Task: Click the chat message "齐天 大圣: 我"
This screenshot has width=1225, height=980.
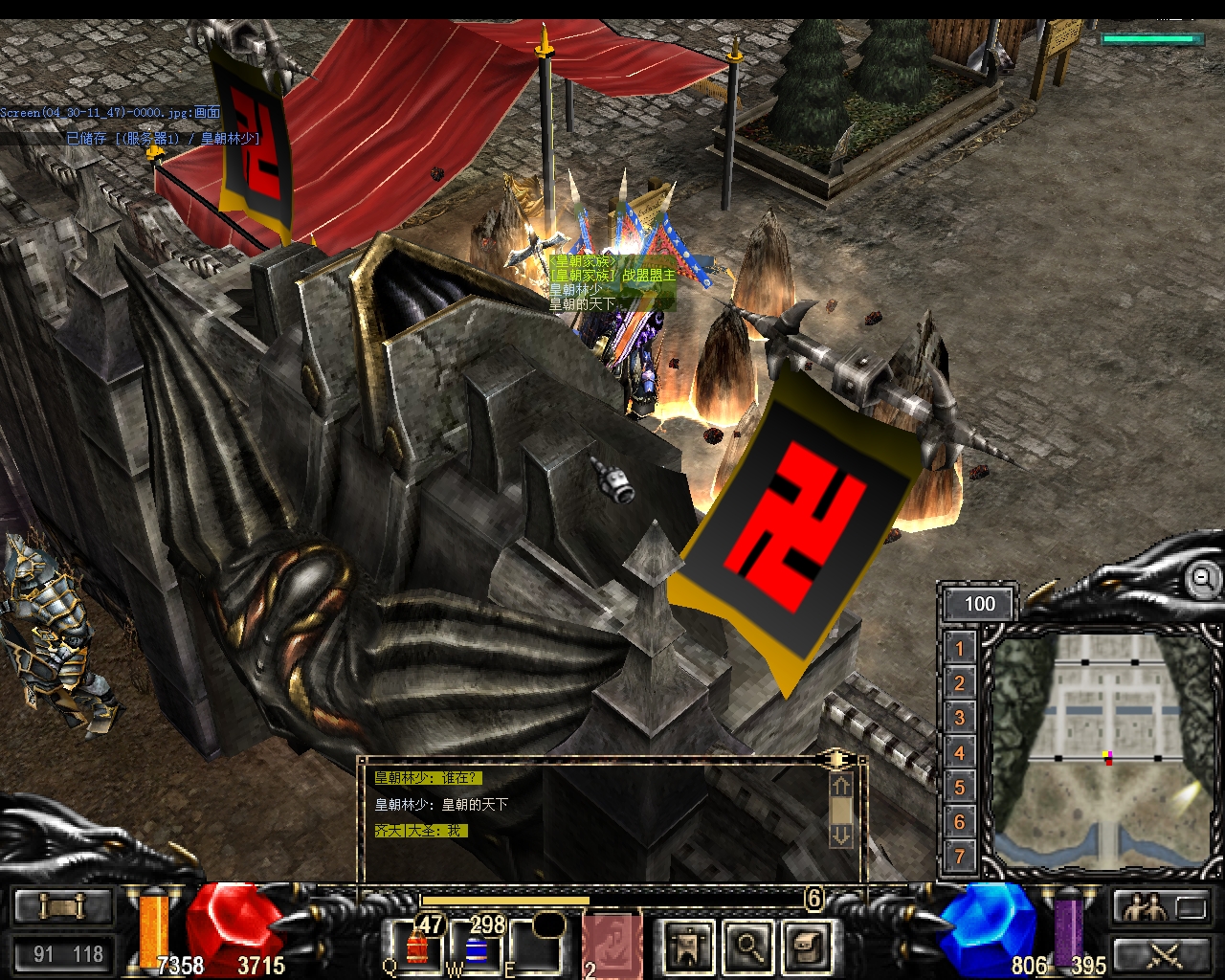Action: point(419,831)
